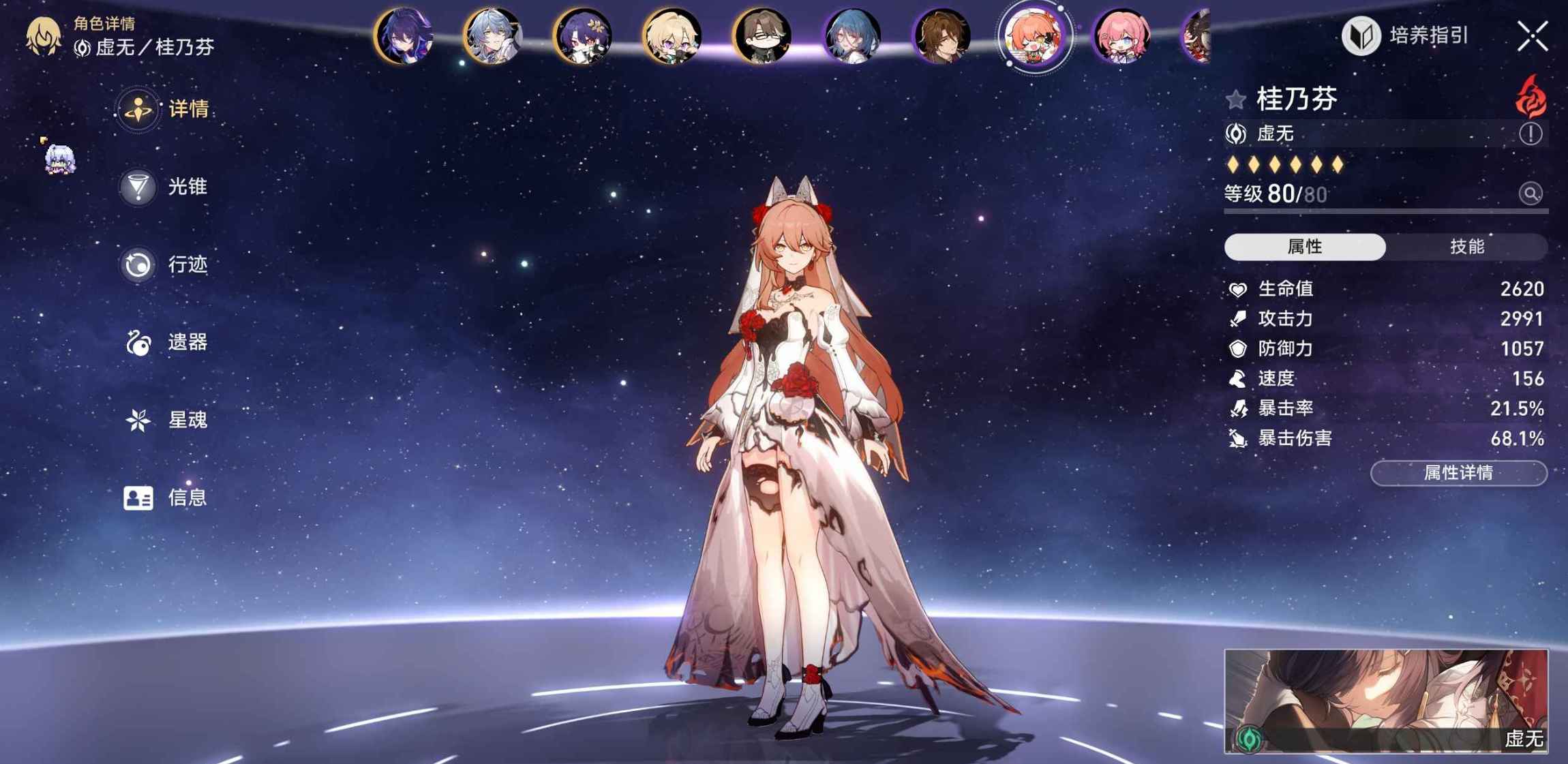Open 属性详情 for detailed stats

tap(1458, 473)
